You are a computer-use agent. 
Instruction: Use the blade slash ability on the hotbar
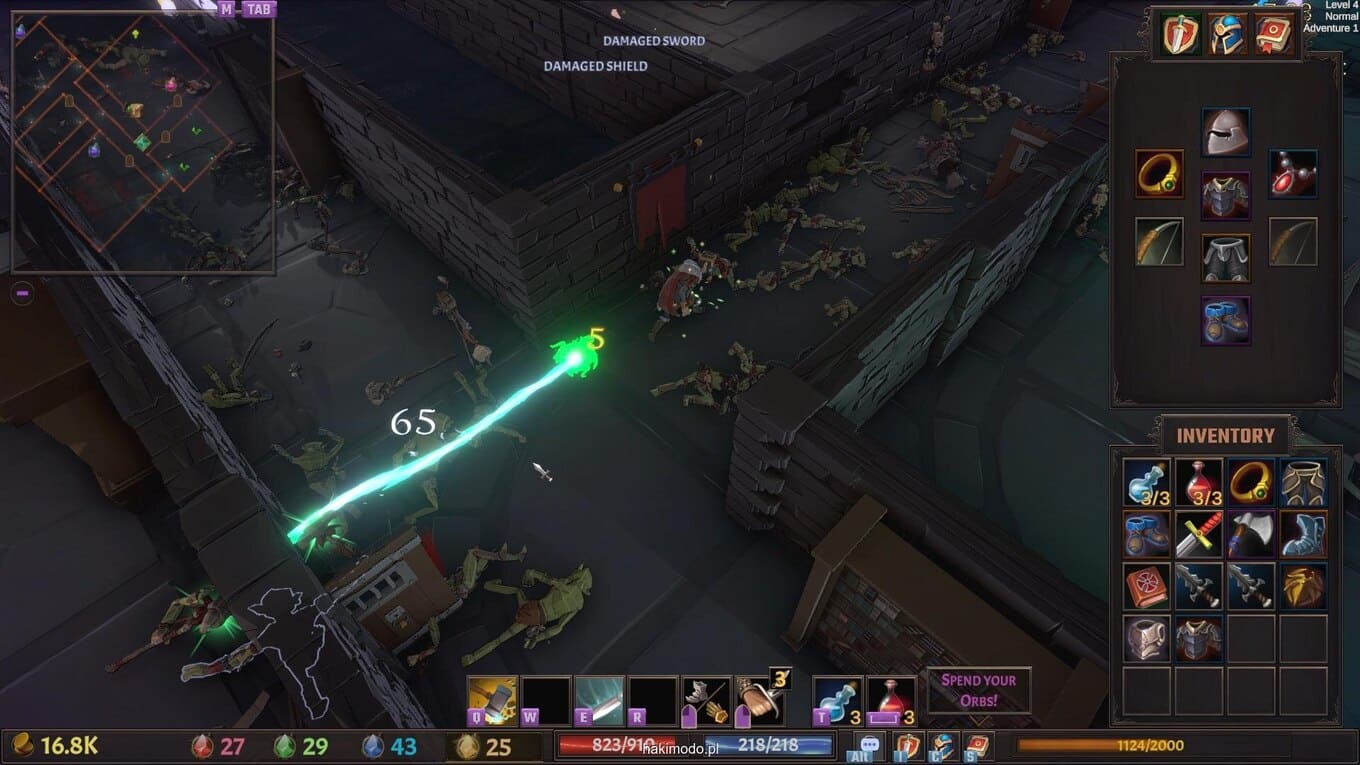coord(600,700)
